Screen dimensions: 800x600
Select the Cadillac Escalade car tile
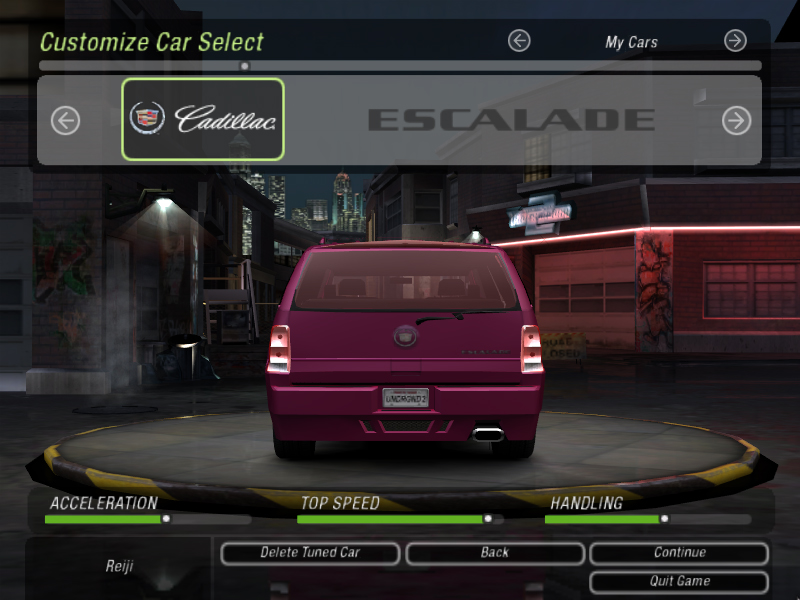203,120
